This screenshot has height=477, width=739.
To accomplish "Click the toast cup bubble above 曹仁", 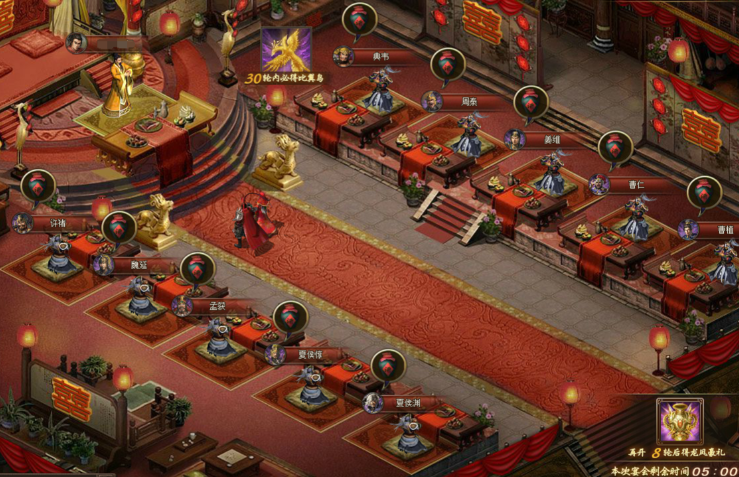I will 616,148.
